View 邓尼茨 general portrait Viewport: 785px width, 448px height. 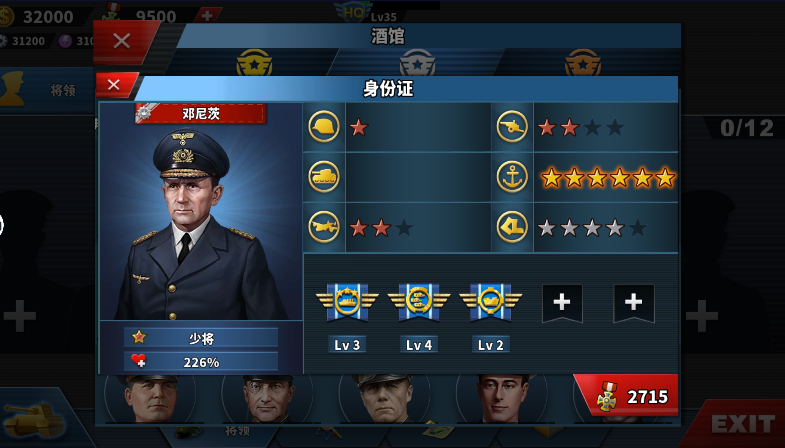pos(200,220)
